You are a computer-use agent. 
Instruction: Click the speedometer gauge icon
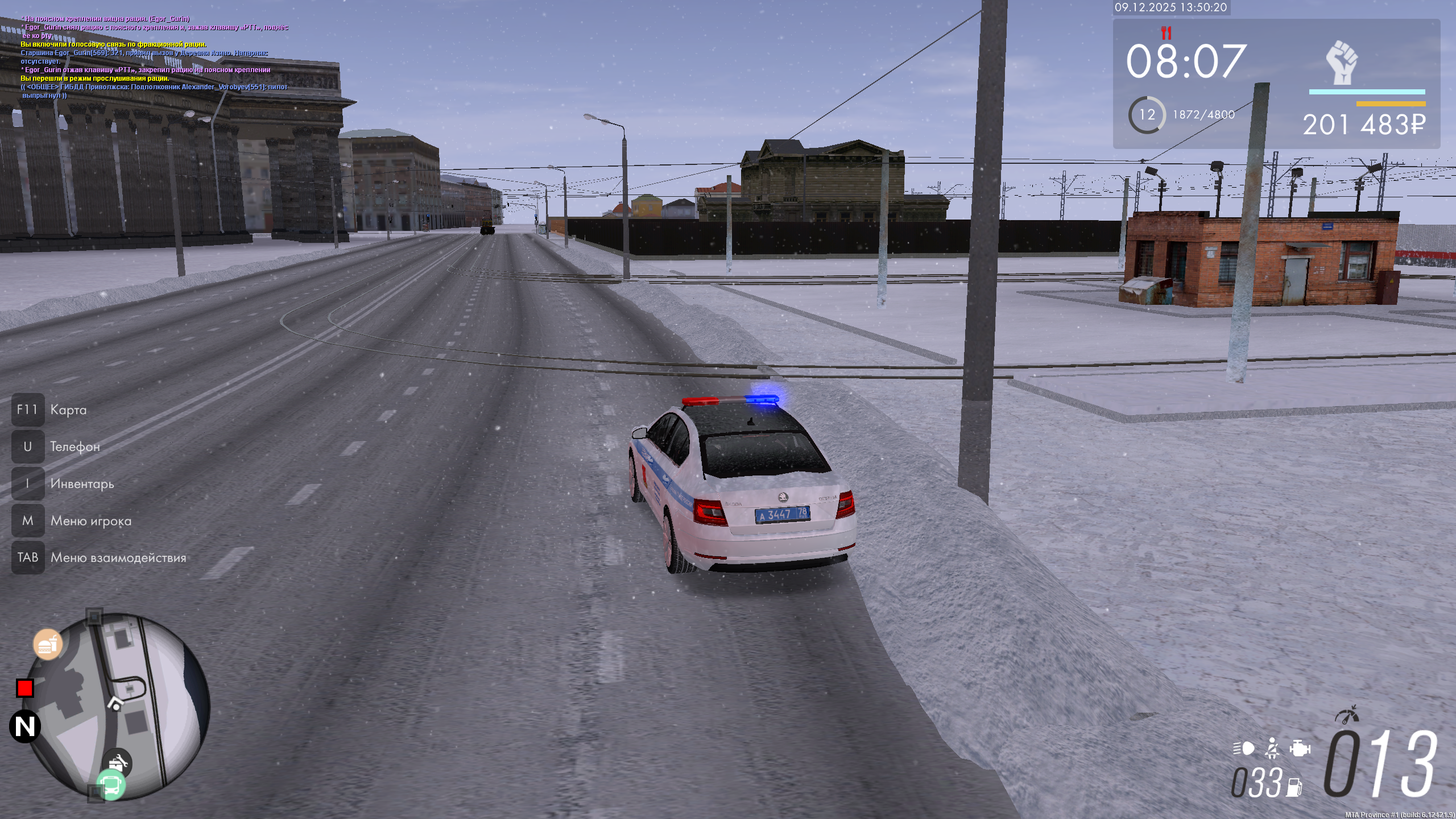click(x=1347, y=715)
